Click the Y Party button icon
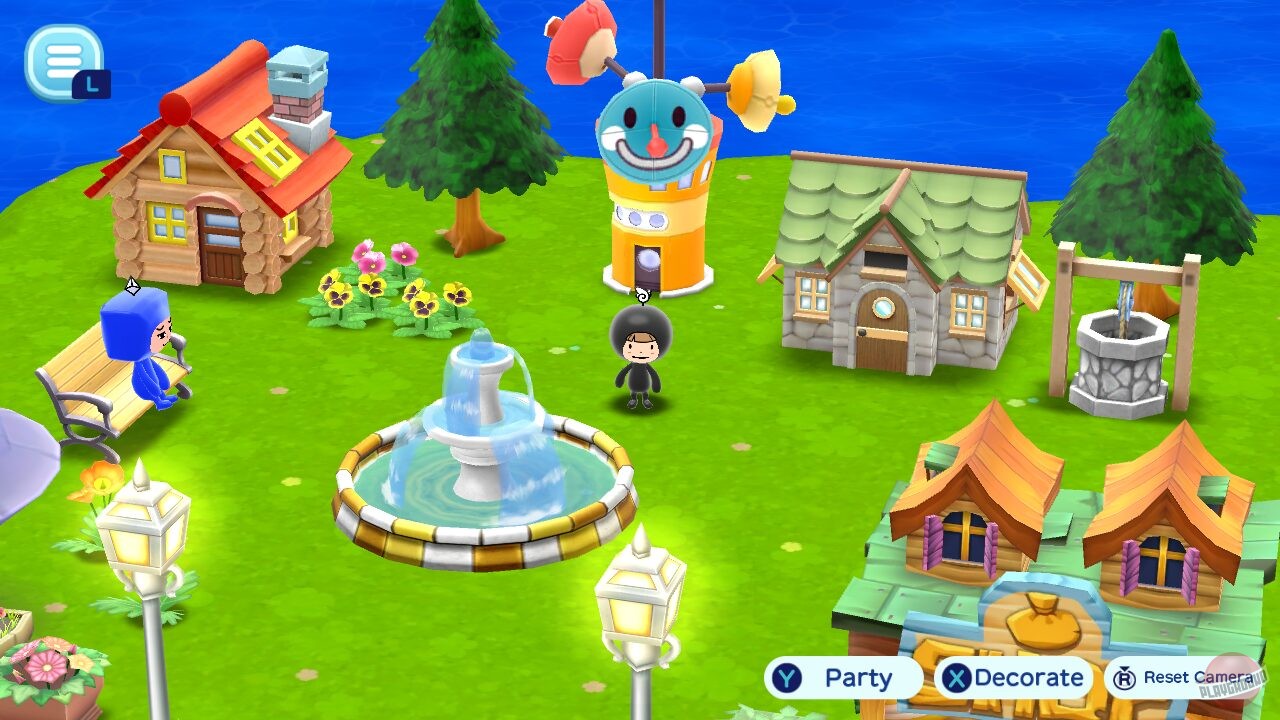Viewport: 1280px width, 720px height. tap(789, 677)
